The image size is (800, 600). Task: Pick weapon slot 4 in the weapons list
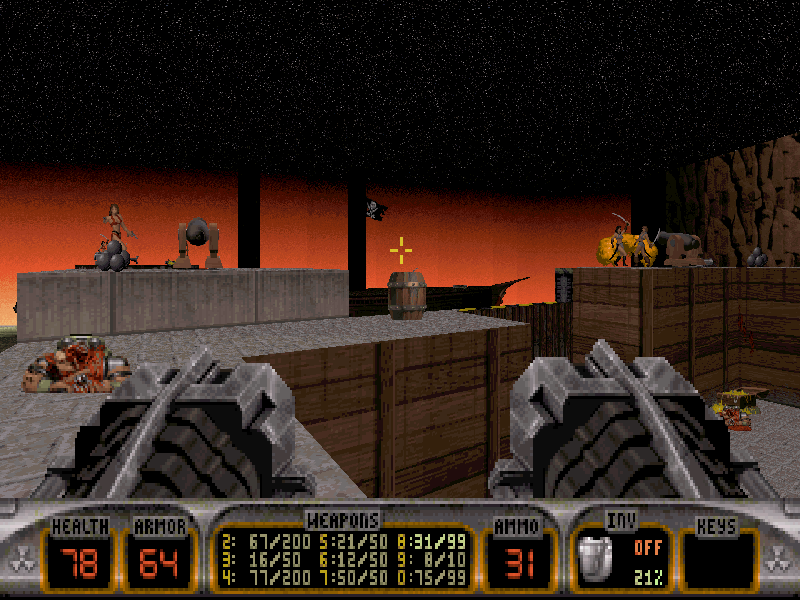coord(256,575)
